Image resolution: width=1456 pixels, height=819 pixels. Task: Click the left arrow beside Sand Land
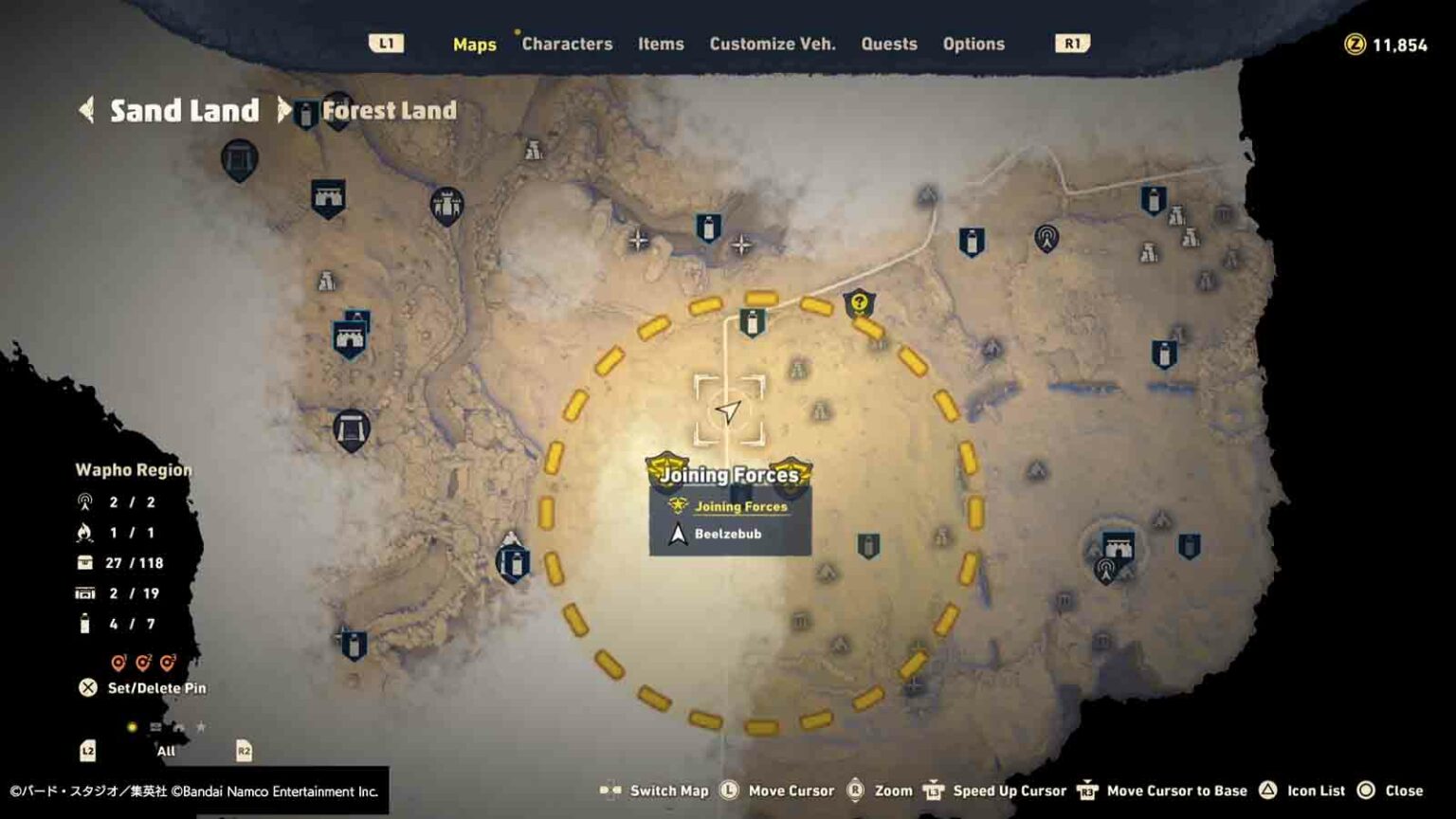click(x=87, y=110)
